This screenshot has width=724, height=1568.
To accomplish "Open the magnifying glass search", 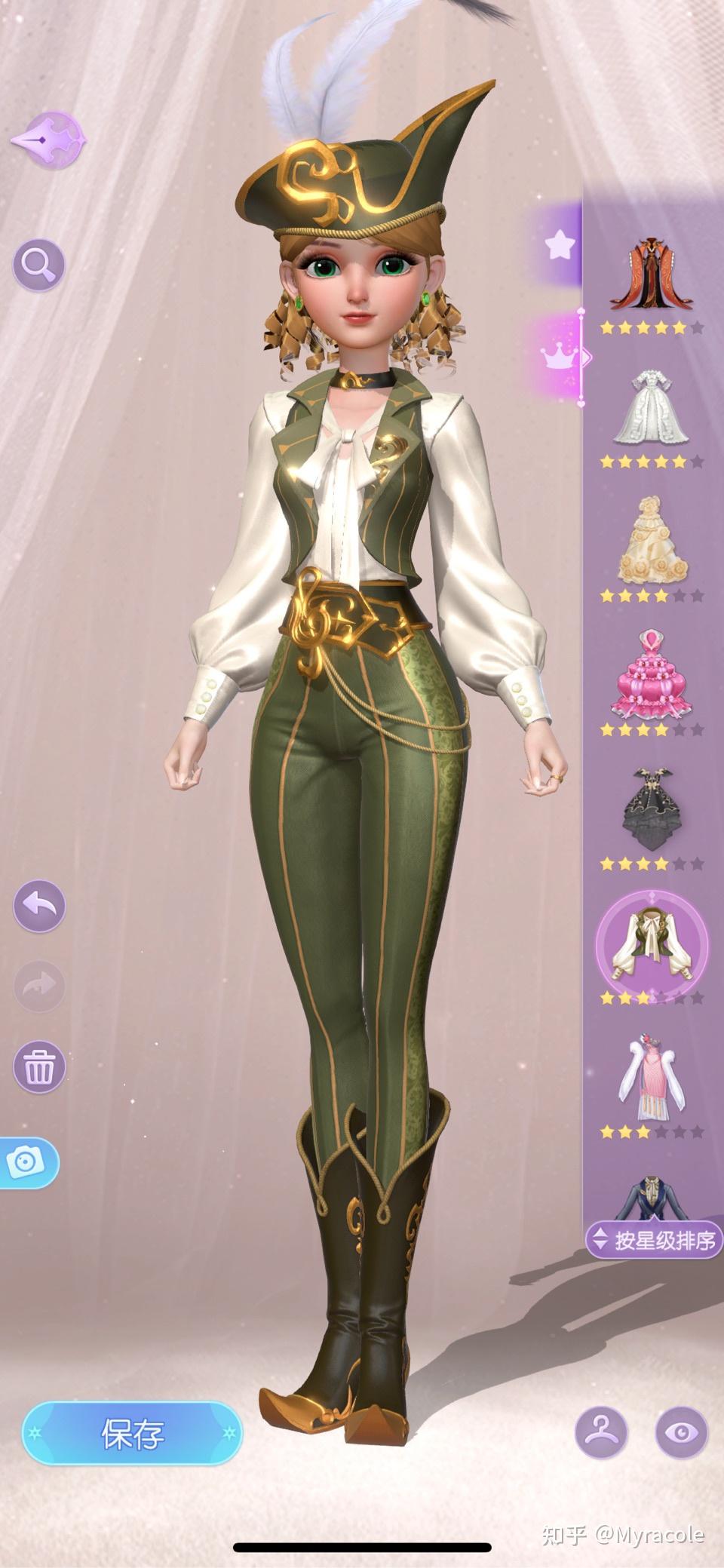I will point(38,264).
